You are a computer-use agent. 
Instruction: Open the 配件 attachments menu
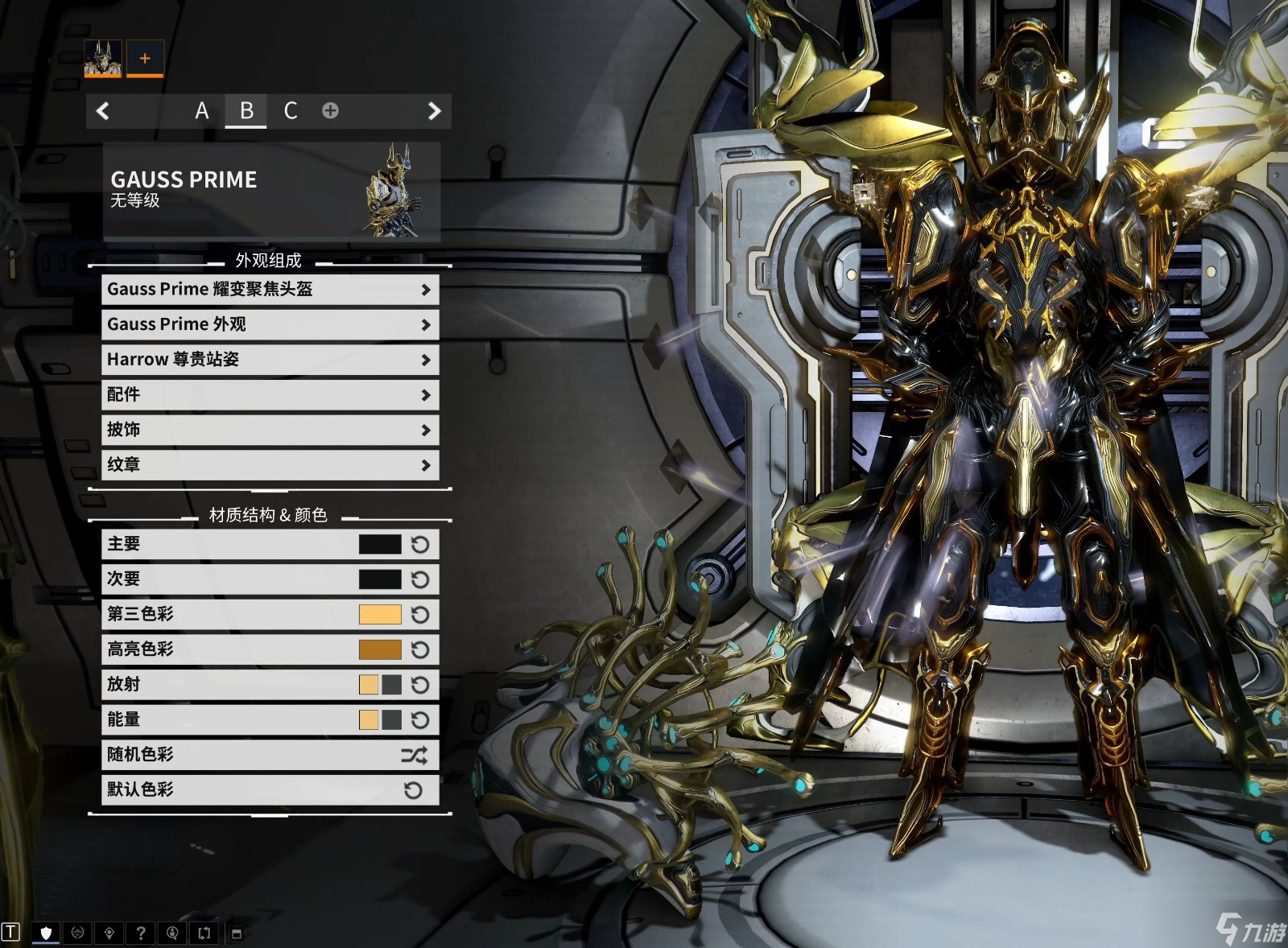(270, 395)
